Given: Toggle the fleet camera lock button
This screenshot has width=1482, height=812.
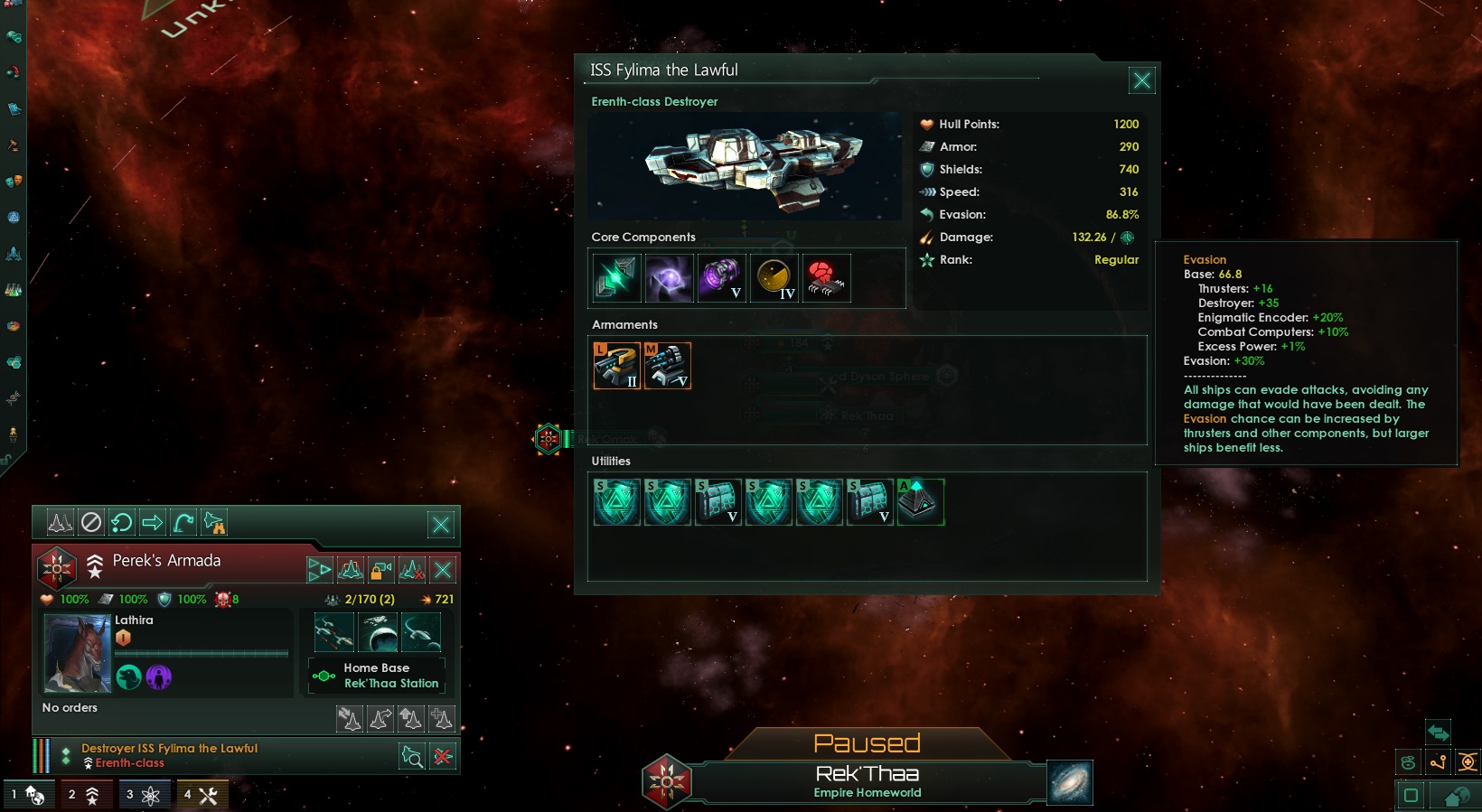Looking at the screenshot, I should (381, 570).
